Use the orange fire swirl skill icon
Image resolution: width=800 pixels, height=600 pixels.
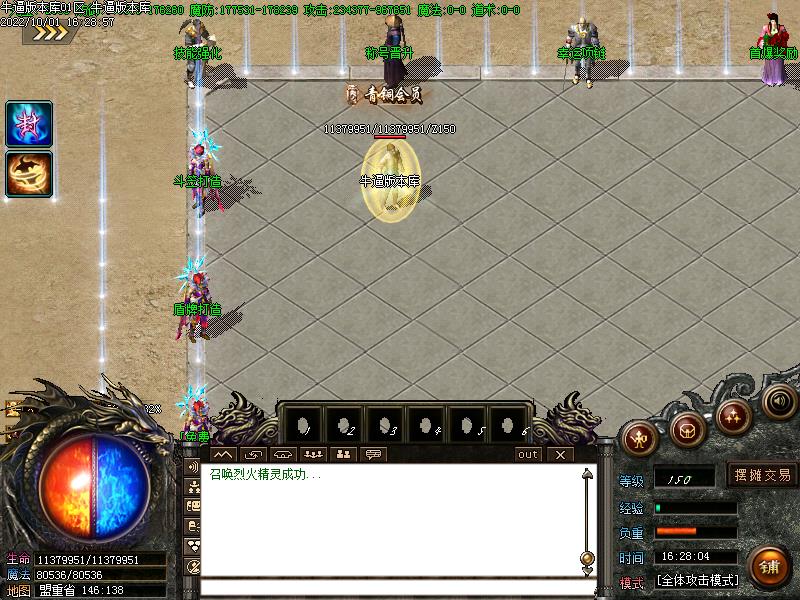(x=29, y=173)
